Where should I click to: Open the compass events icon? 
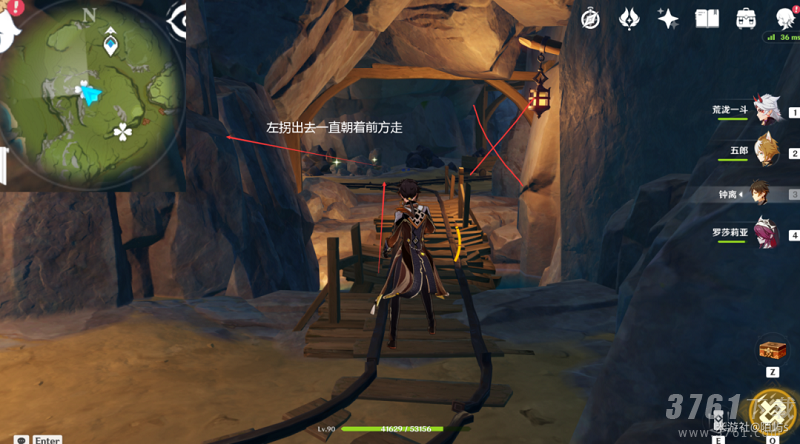tap(591, 18)
